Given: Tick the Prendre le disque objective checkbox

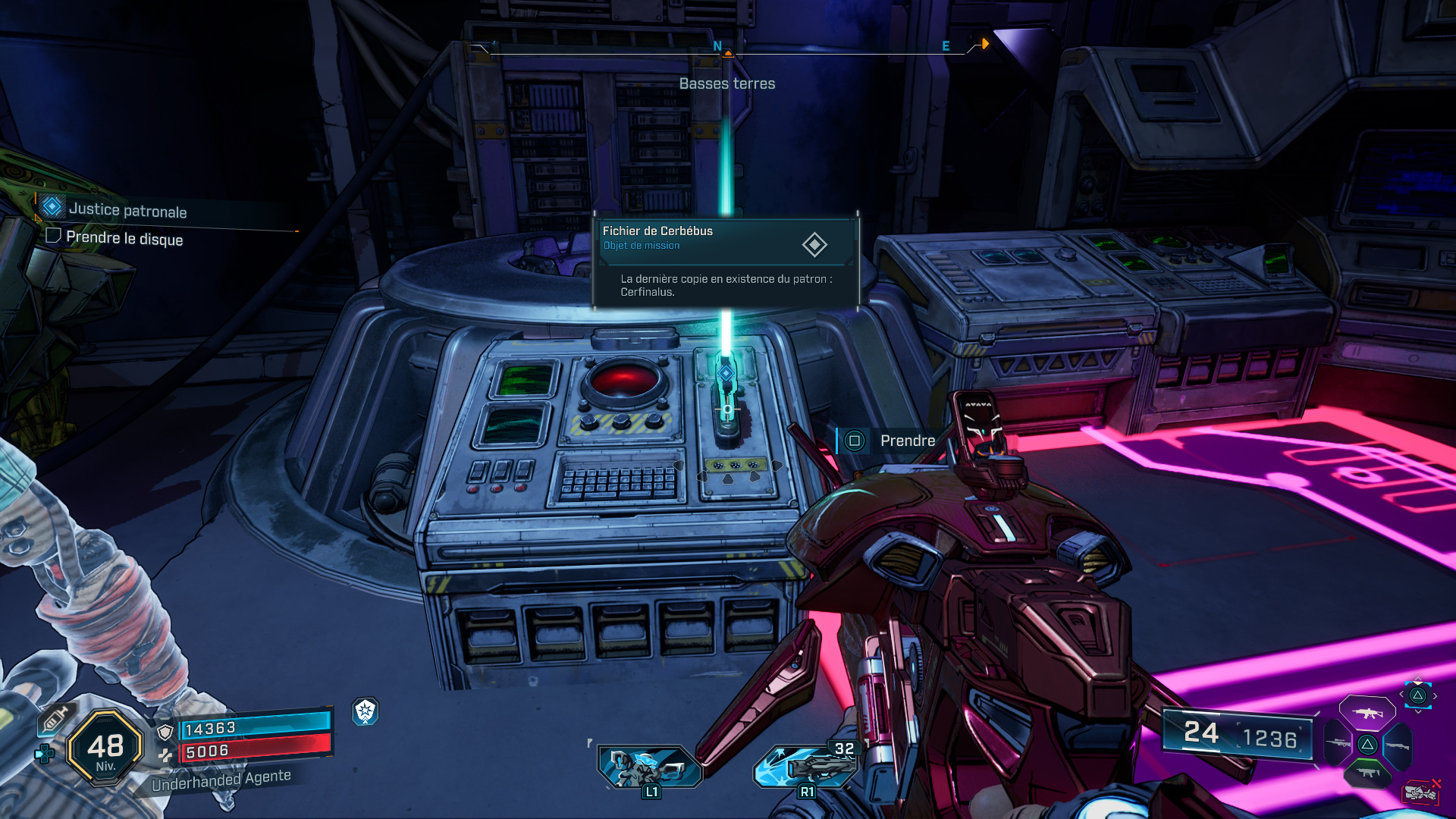Looking at the screenshot, I should pyautogui.click(x=53, y=236).
